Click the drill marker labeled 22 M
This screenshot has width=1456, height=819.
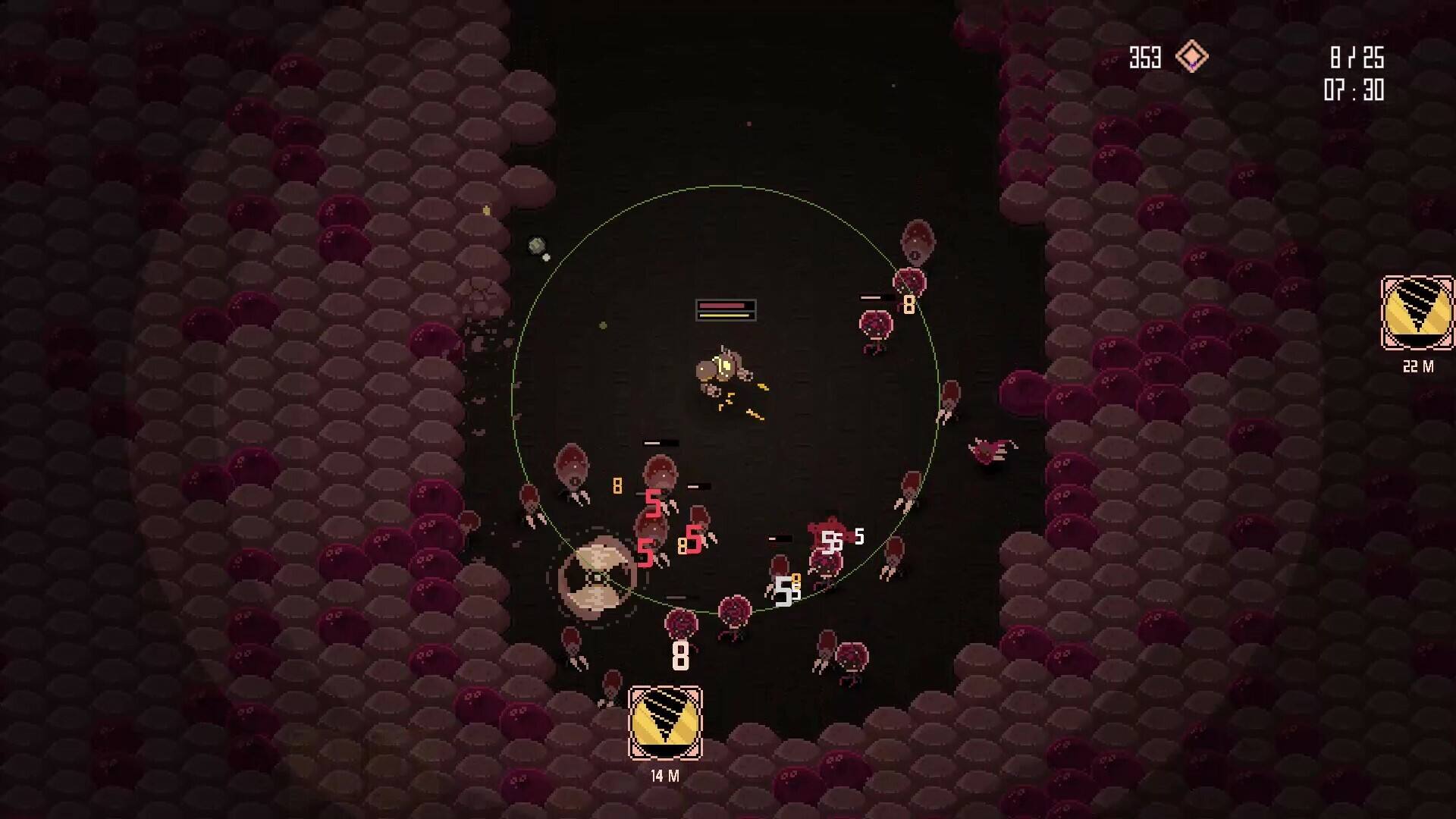1417,313
